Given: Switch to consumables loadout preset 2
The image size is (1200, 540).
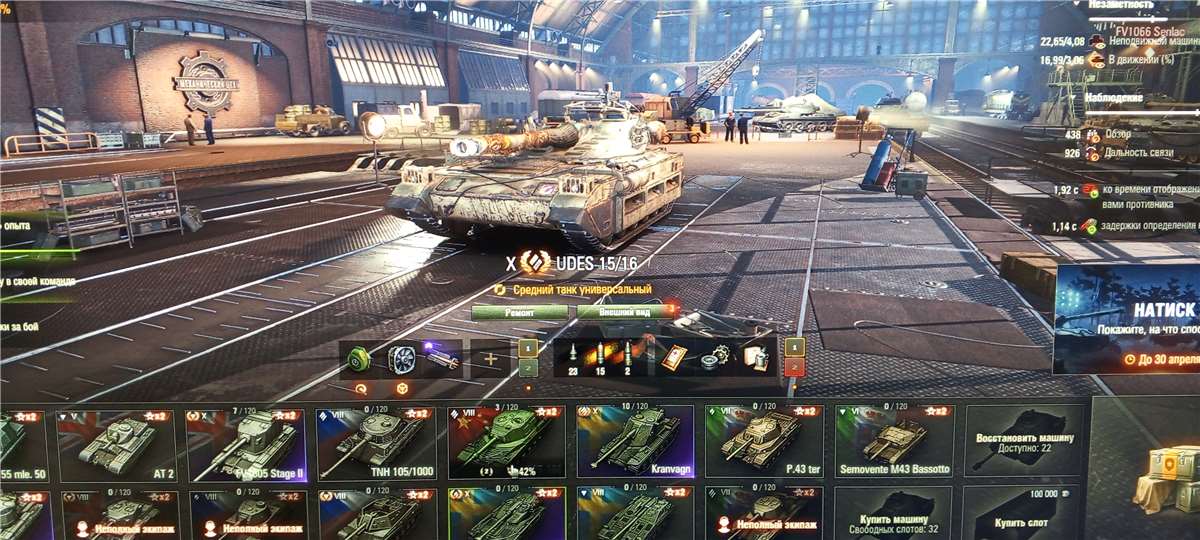Looking at the screenshot, I should 794,368.
